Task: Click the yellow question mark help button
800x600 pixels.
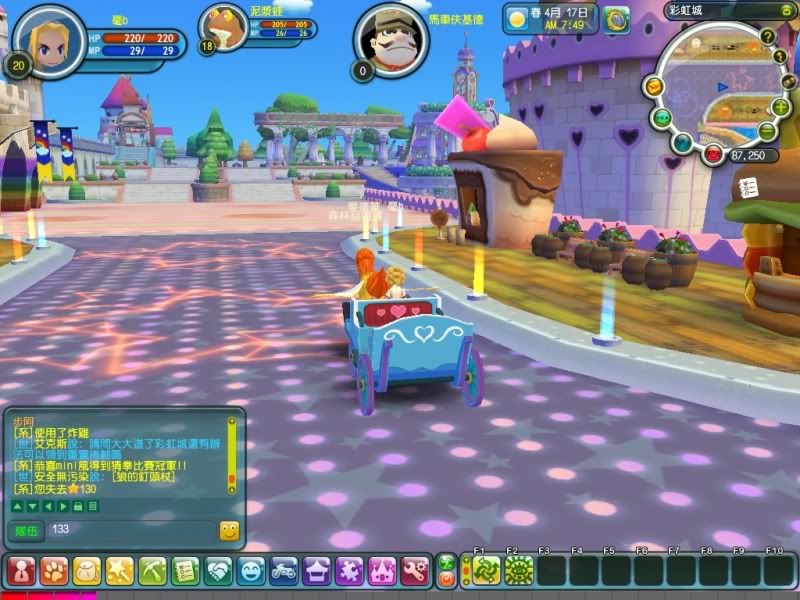Action: (768, 36)
